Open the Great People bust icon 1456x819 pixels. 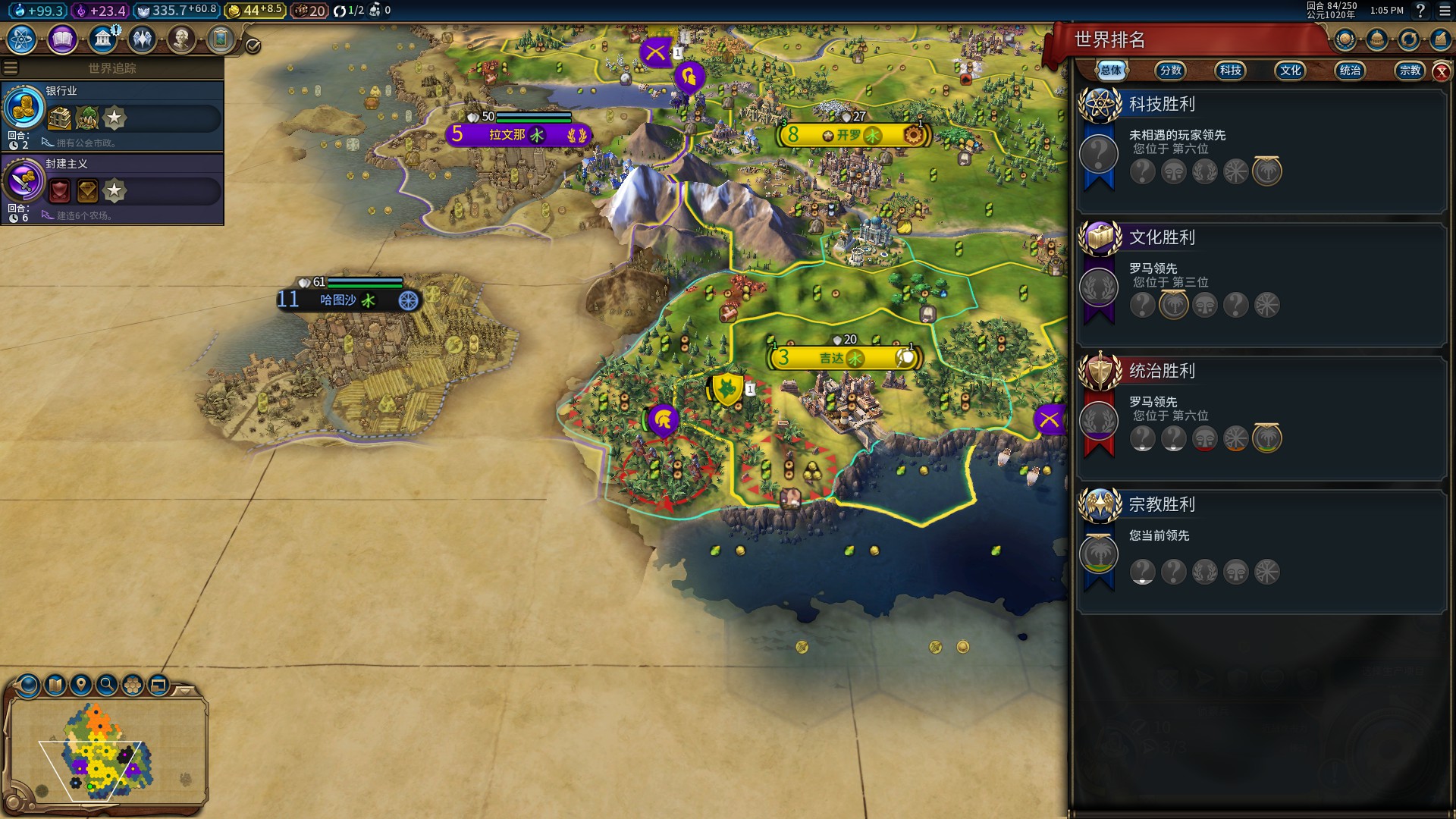181,39
